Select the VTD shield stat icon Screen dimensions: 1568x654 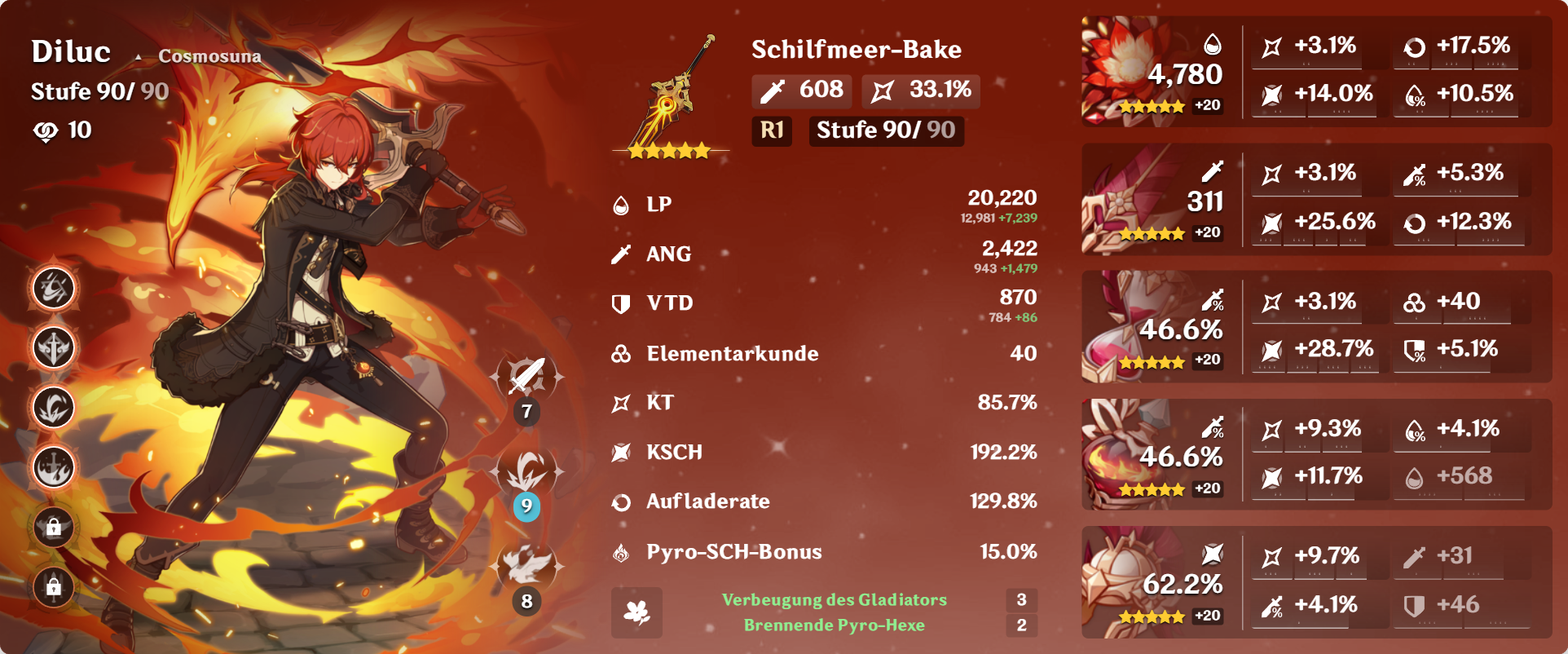[622, 303]
